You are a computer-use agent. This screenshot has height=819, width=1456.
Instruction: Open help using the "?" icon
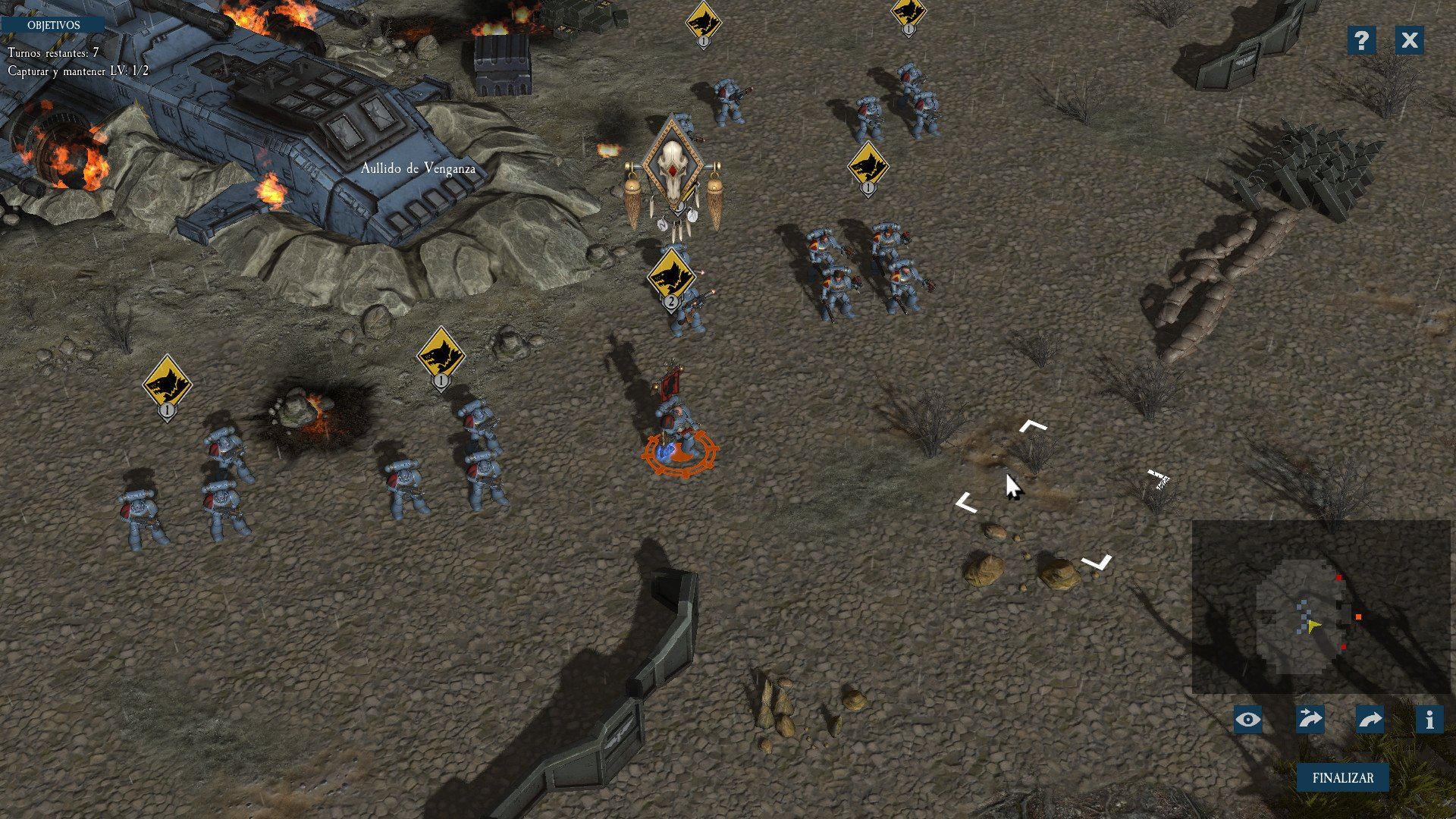pos(1361,41)
